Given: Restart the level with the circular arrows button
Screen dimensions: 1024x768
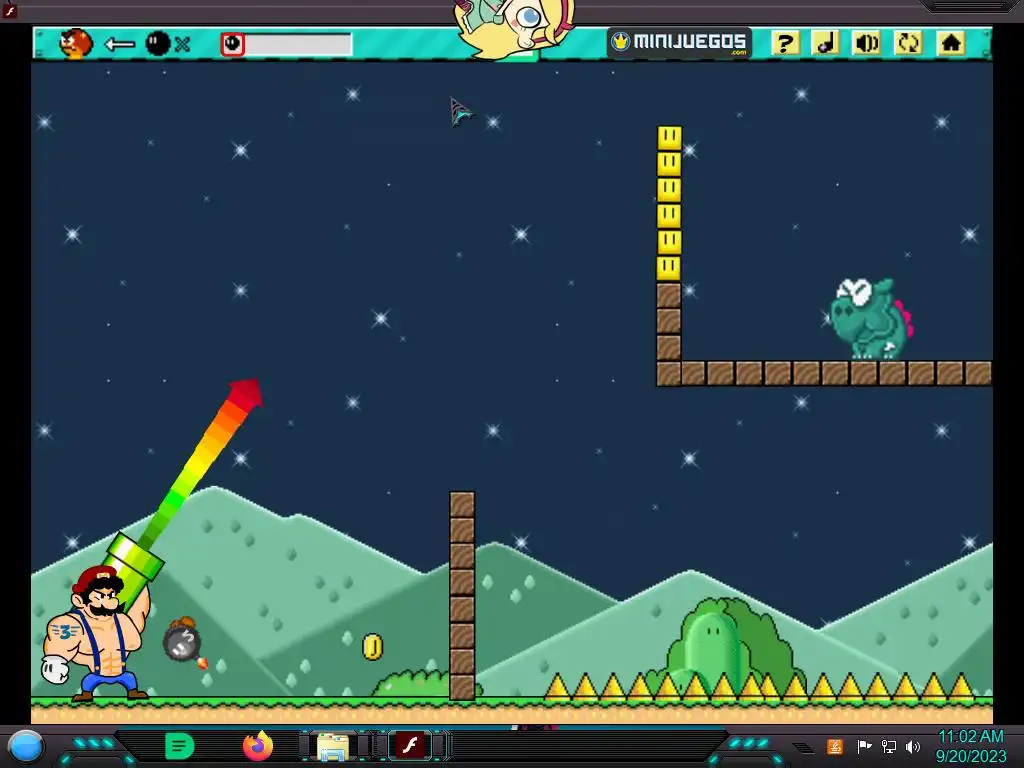Looking at the screenshot, I should [908, 43].
